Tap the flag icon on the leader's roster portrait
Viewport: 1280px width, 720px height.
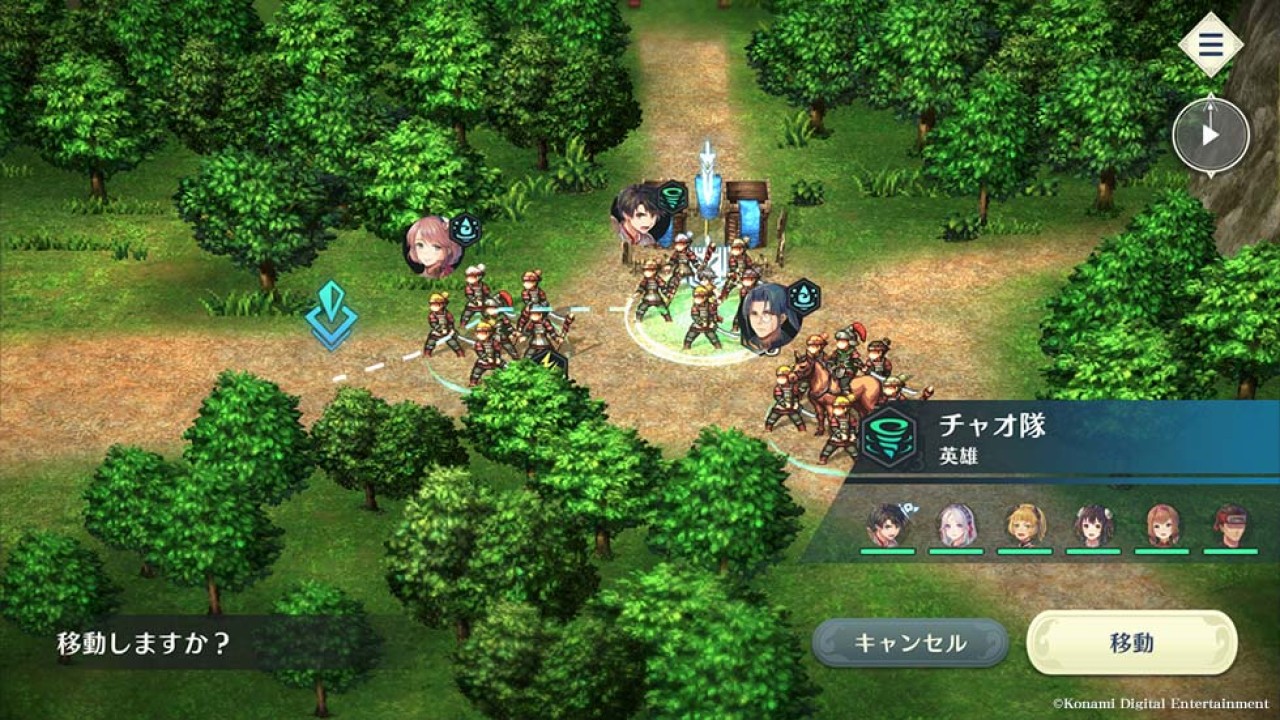tap(908, 507)
